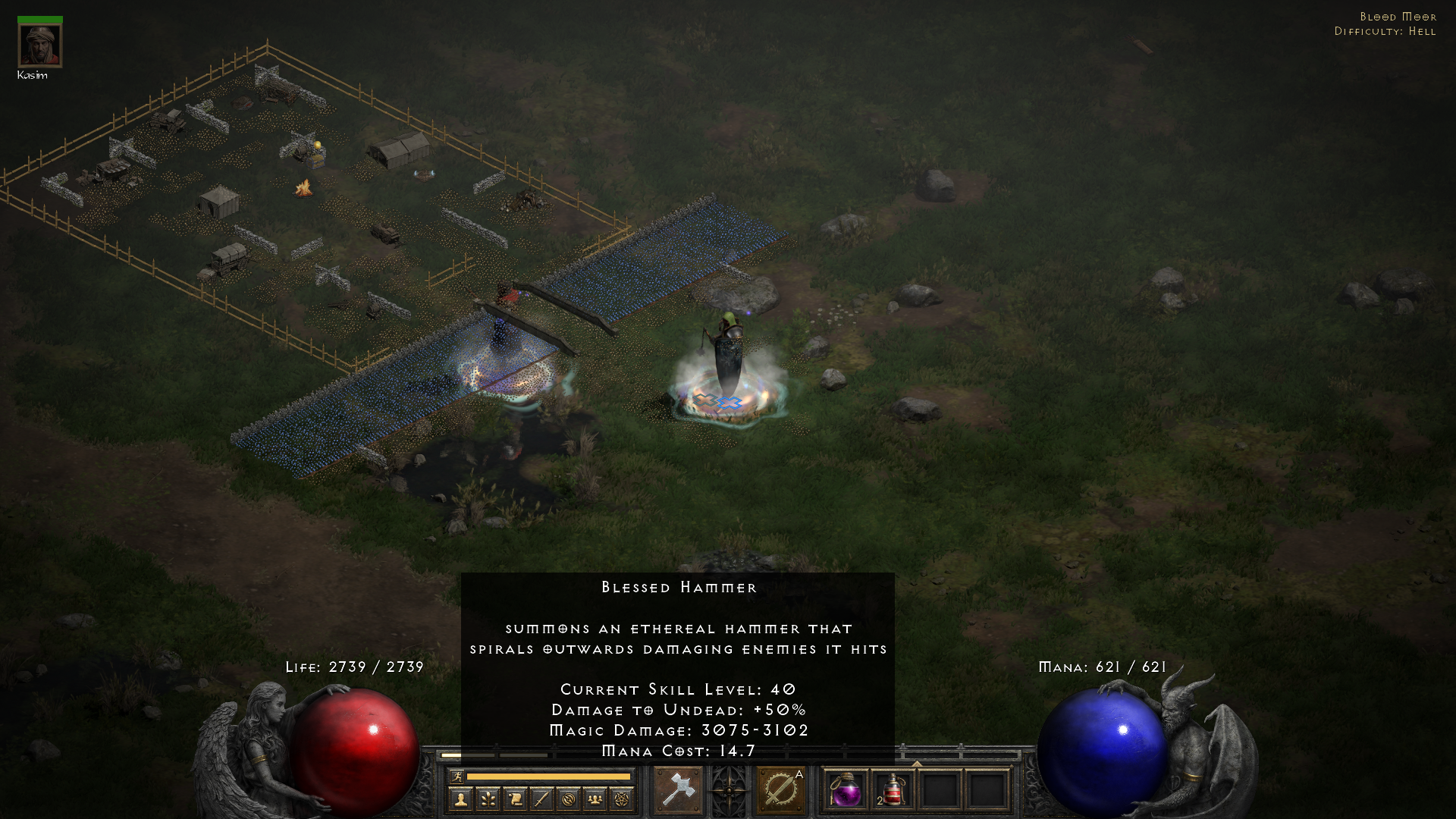Image resolution: width=1456 pixels, height=819 pixels.
Task: Expand the potion belt via small arrow
Action: pos(917,764)
